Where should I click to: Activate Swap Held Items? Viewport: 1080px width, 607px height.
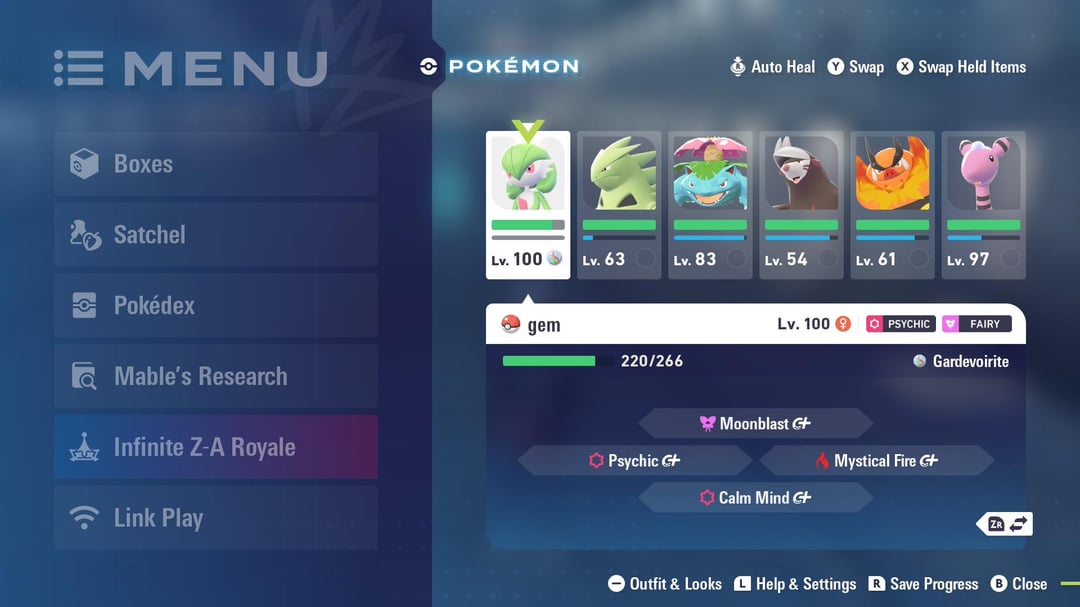tap(960, 67)
